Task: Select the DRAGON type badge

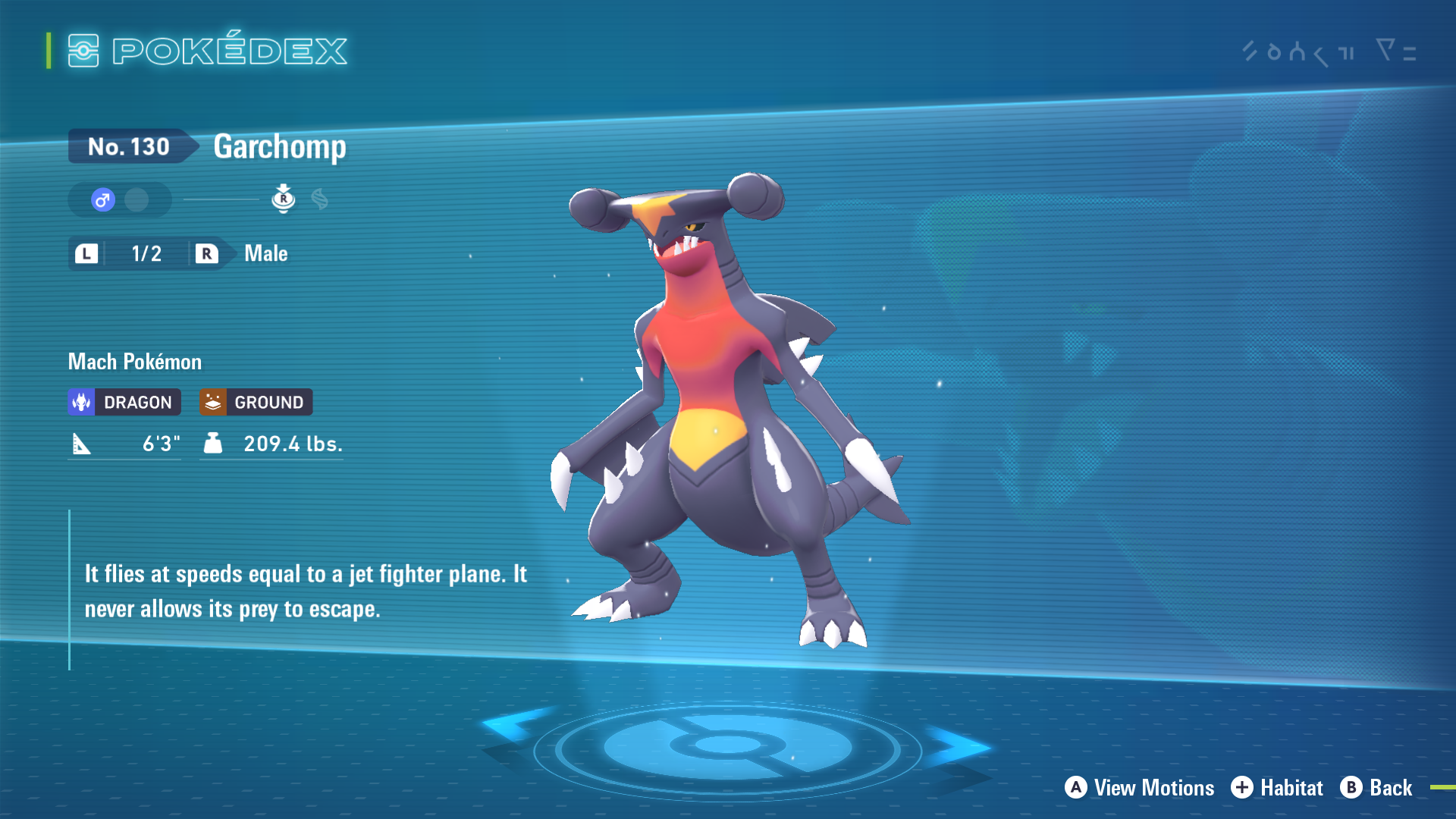Action: click(124, 402)
